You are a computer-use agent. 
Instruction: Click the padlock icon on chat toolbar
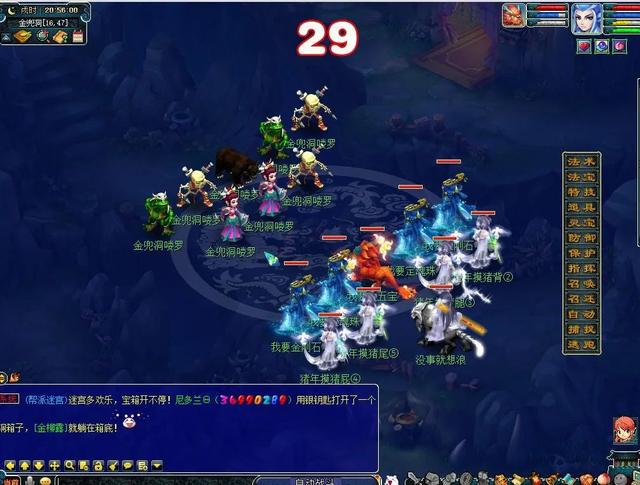(99, 466)
